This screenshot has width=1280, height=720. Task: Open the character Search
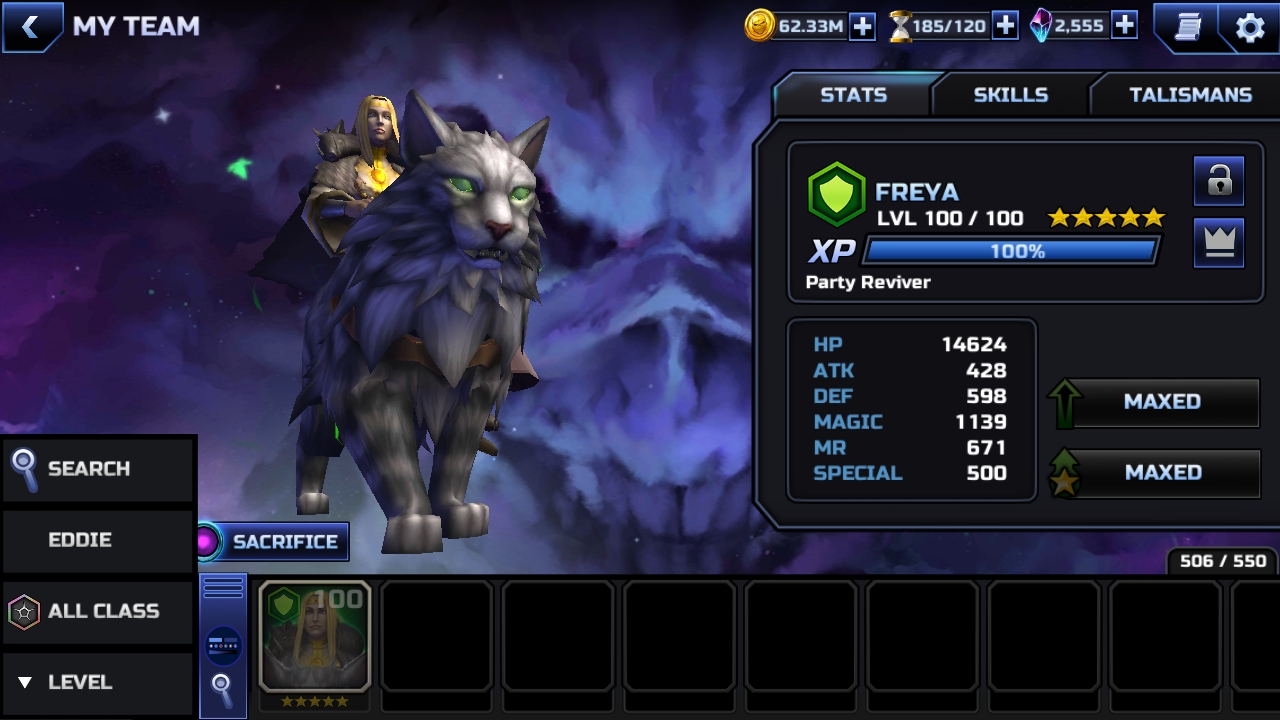[97, 469]
